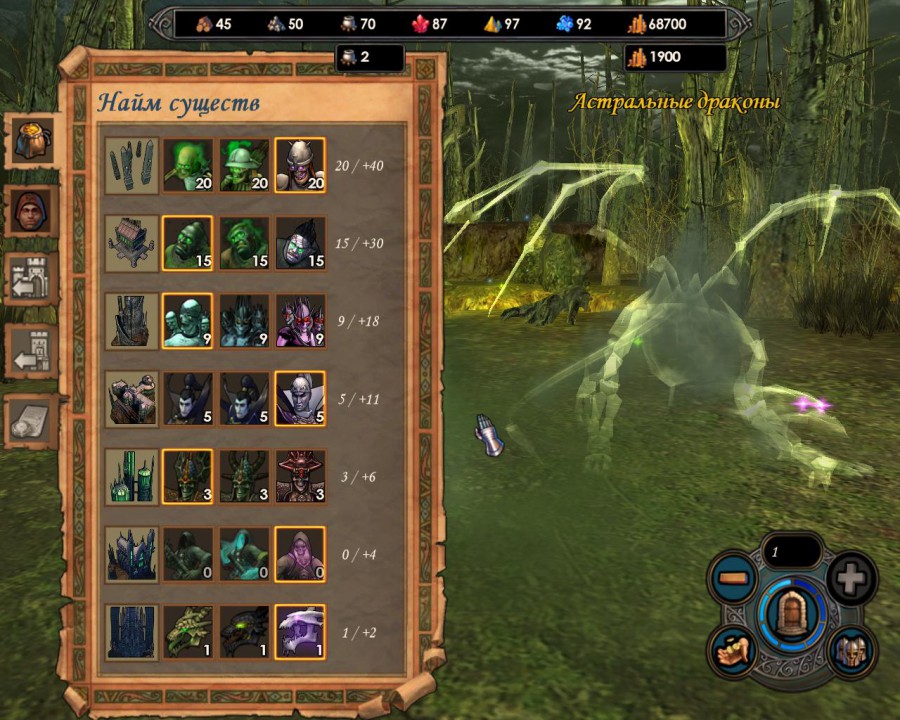Open the gold sack recruitment tab
This screenshot has width=900, height=720.
pyautogui.click(x=31, y=141)
